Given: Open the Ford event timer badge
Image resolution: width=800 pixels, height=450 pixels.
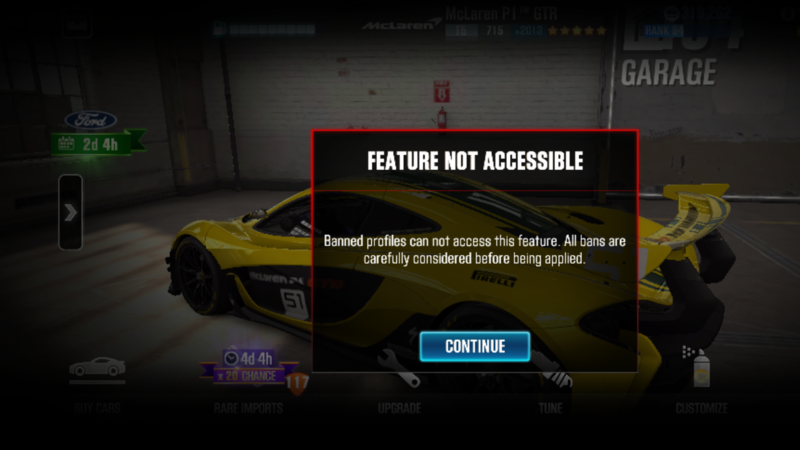Looking at the screenshot, I should (x=98, y=132).
